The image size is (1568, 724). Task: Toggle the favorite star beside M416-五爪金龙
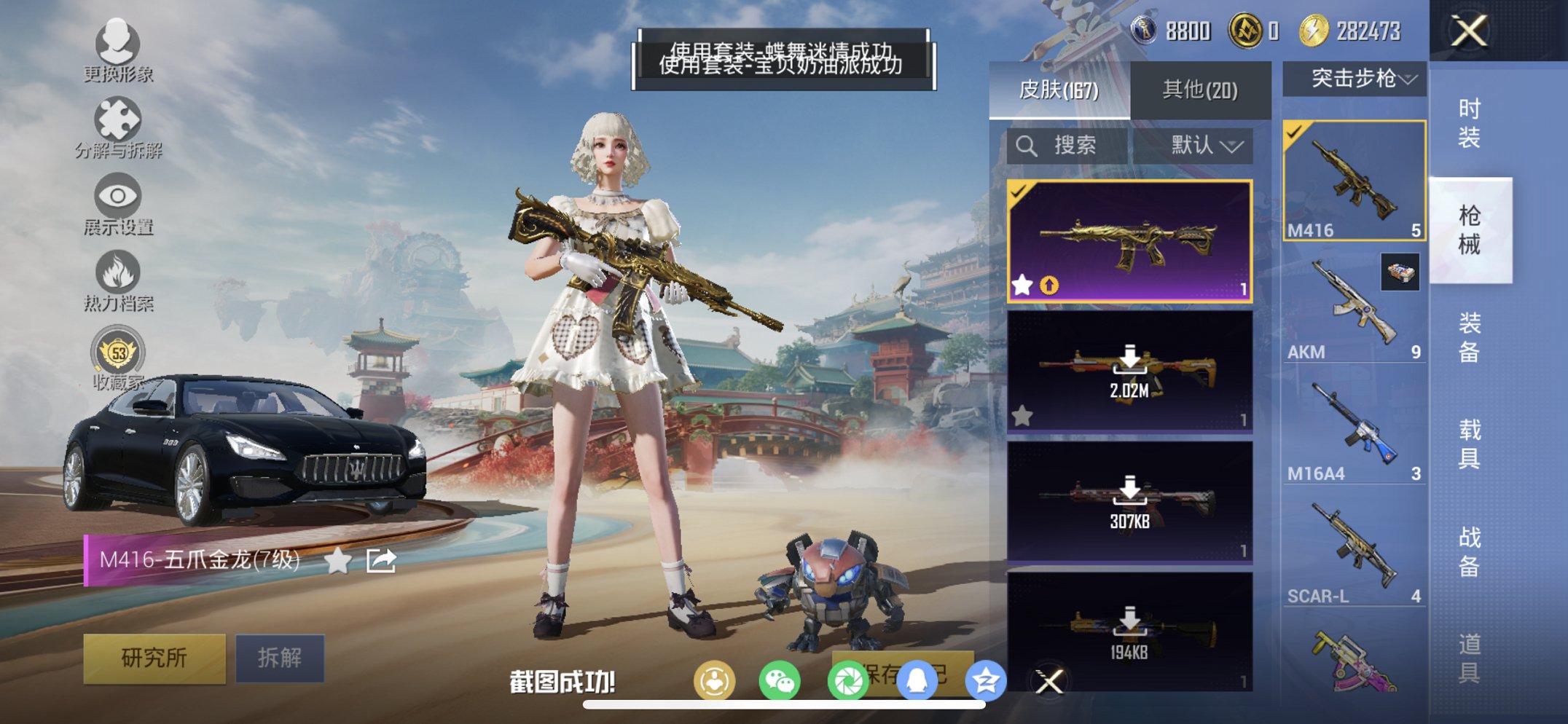tap(337, 560)
